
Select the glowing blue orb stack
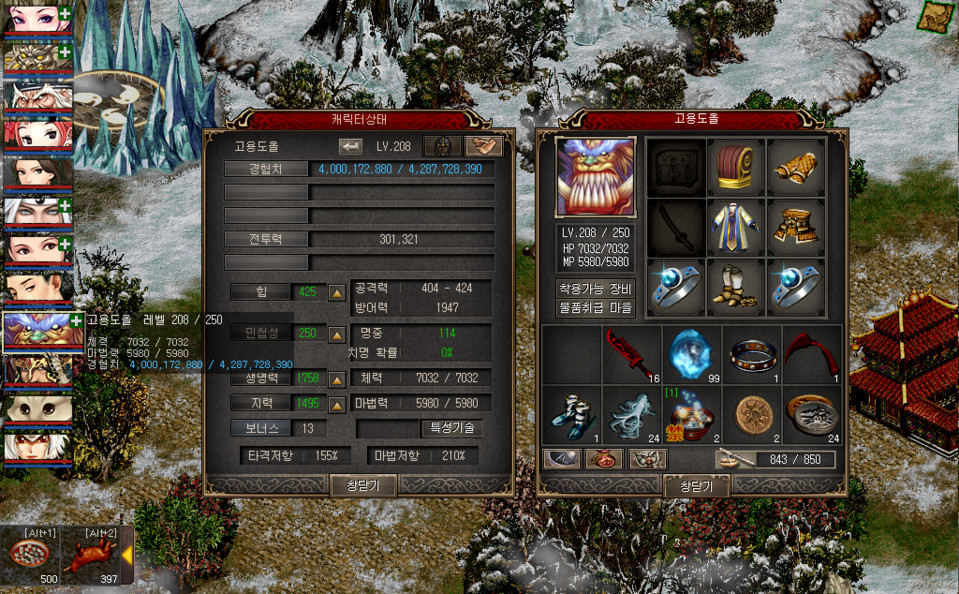(x=691, y=355)
